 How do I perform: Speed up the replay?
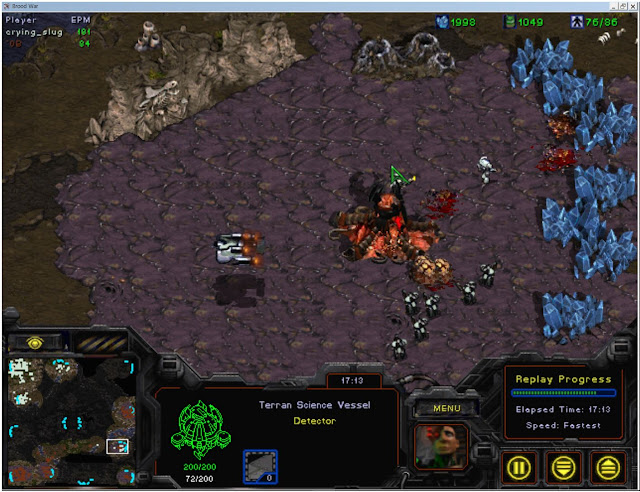606,465
